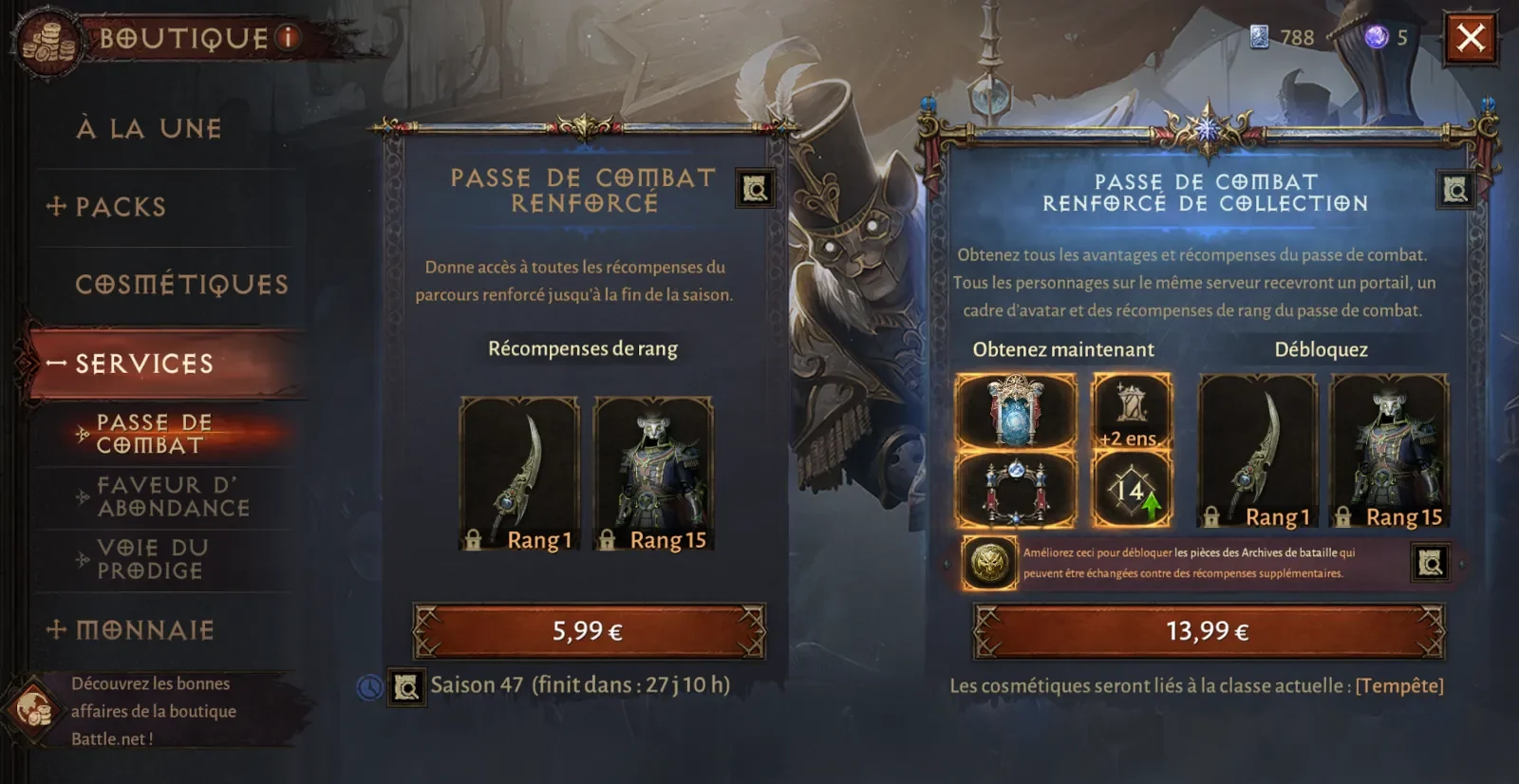
Task: Switch to the Cosmétiques category
Action: pos(181,284)
